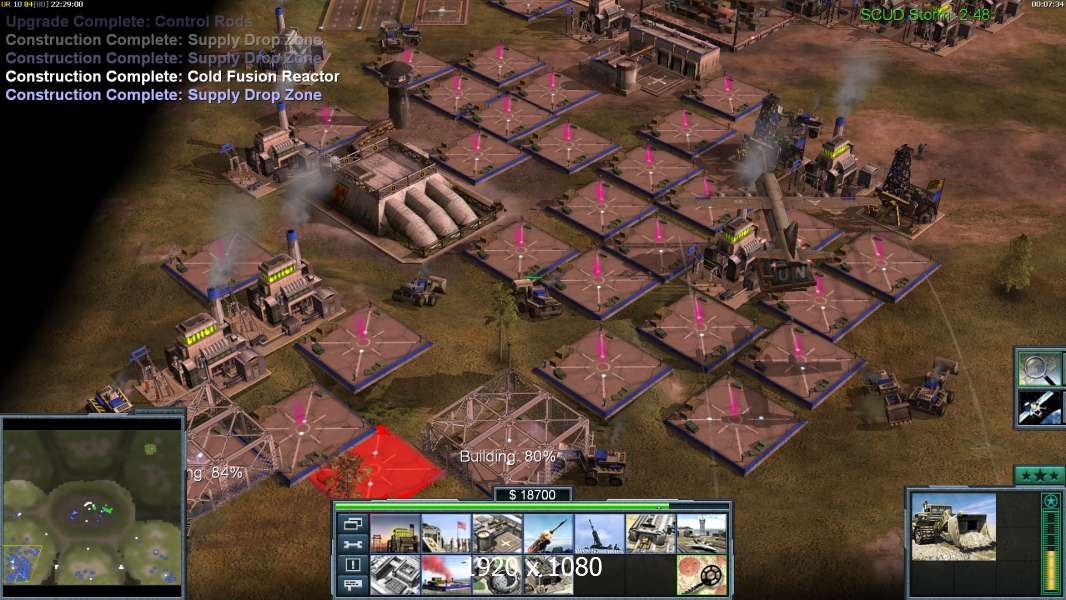Viewport: 1066px width, 600px height.
Task: Choose the red smoke supply drop zone icon
Action: tap(446, 575)
